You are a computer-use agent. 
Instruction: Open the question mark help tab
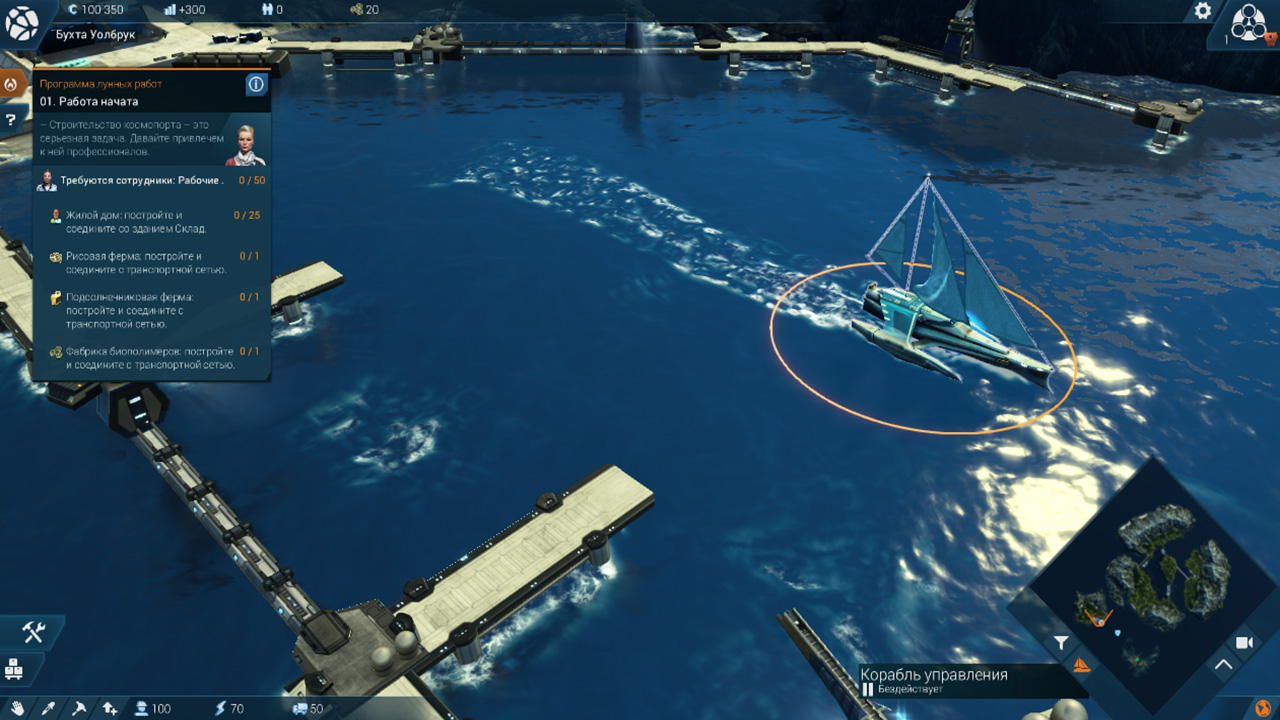tap(11, 120)
